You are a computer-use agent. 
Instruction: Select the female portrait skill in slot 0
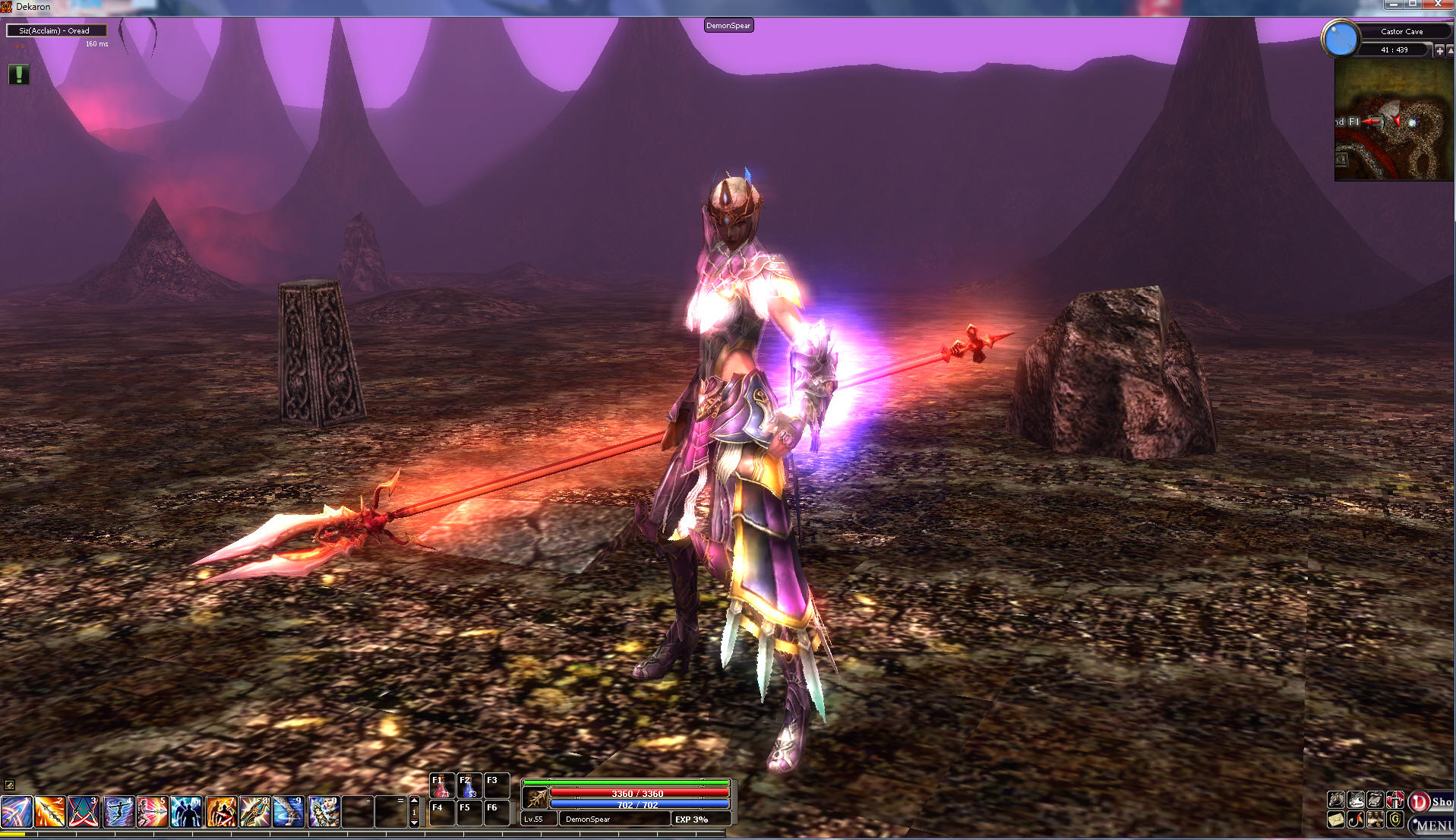(x=324, y=812)
